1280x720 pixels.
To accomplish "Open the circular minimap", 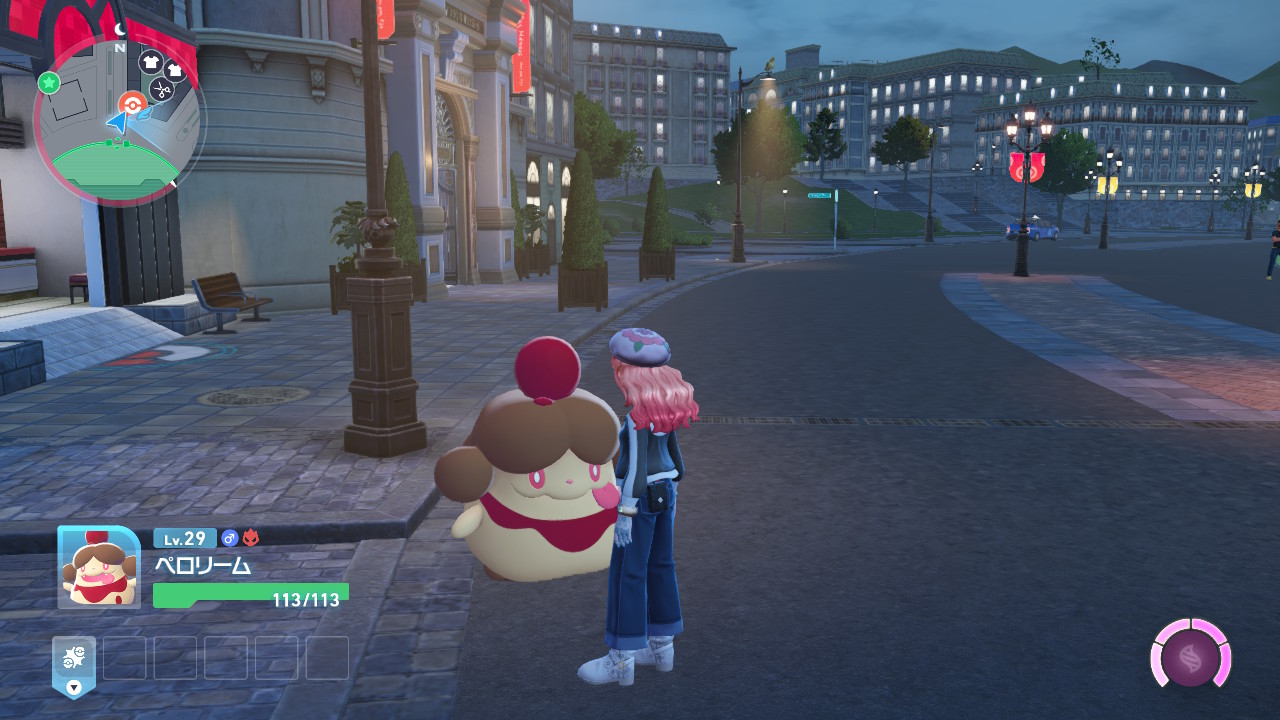I will (119, 121).
